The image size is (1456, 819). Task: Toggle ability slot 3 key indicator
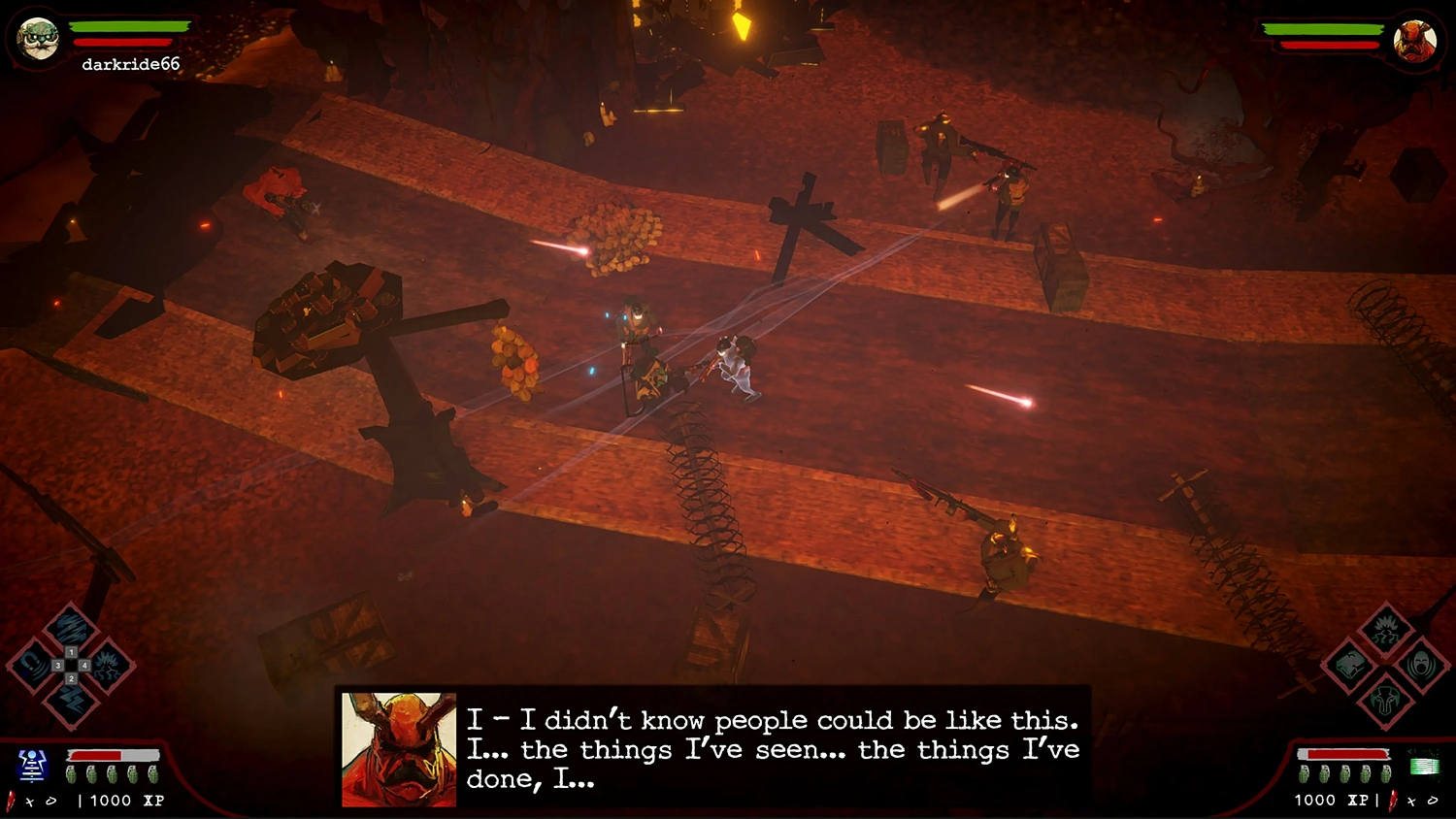(58, 665)
